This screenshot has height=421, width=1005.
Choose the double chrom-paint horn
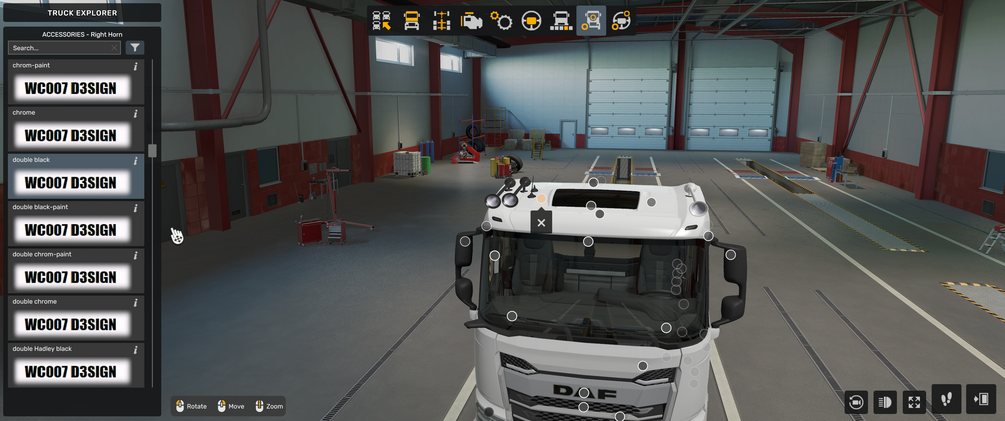click(70, 277)
